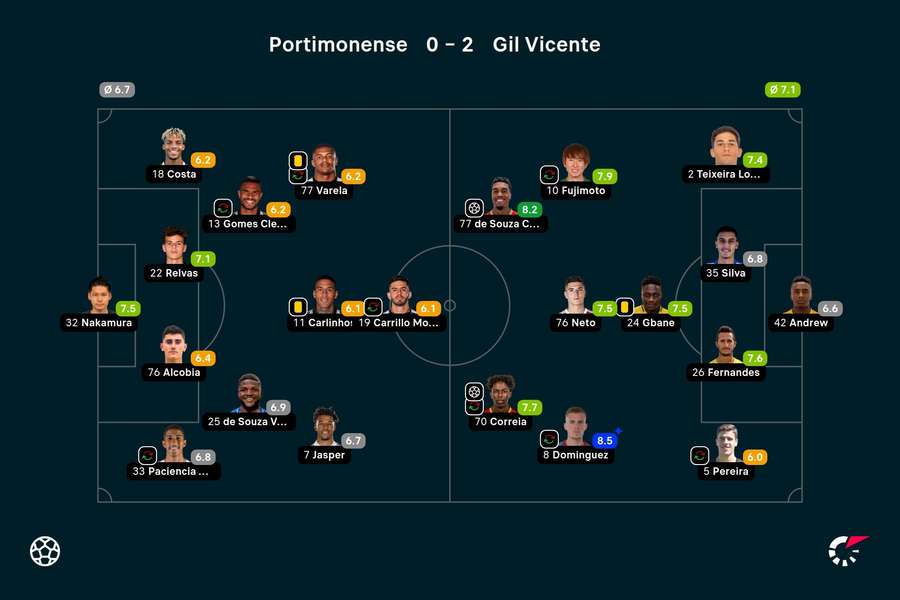This screenshot has width=900, height=600.
Task: Select Jasper number 7
Action: (x=324, y=435)
